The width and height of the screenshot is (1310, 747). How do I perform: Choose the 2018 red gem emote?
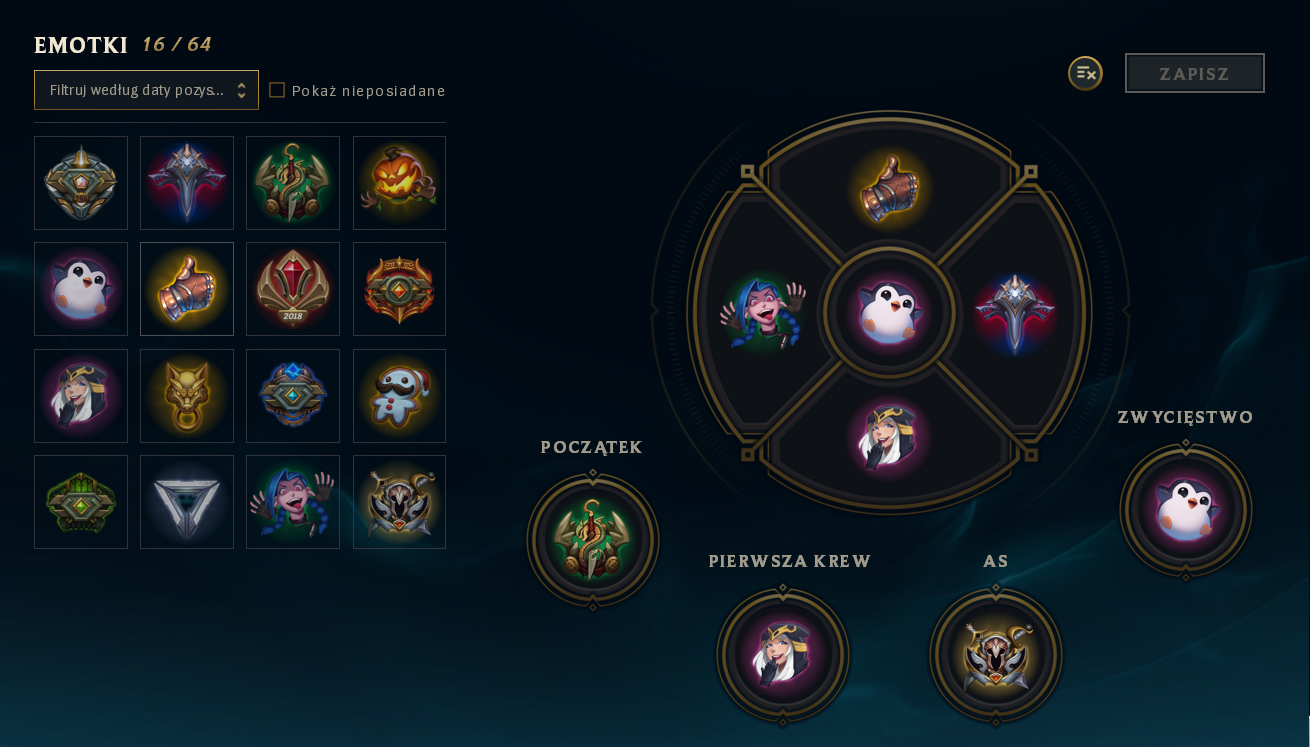[293, 289]
